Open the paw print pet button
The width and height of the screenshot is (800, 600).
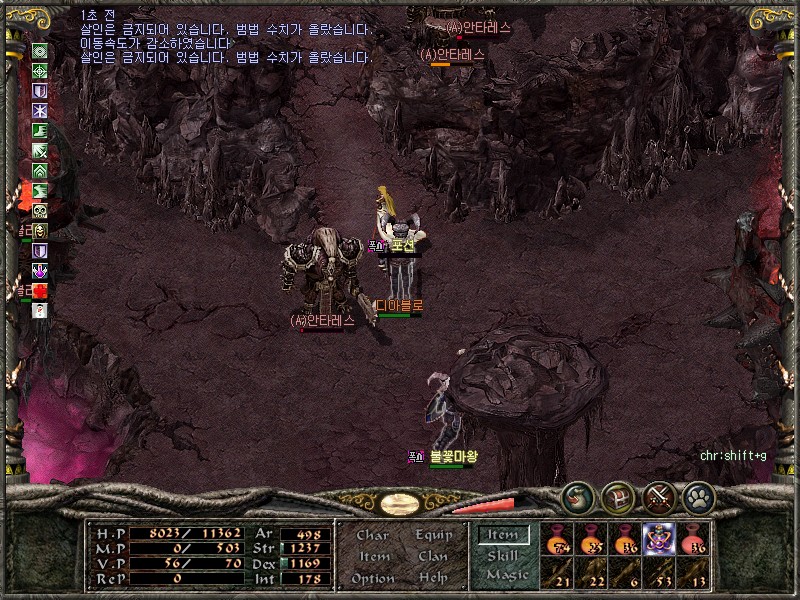click(698, 496)
